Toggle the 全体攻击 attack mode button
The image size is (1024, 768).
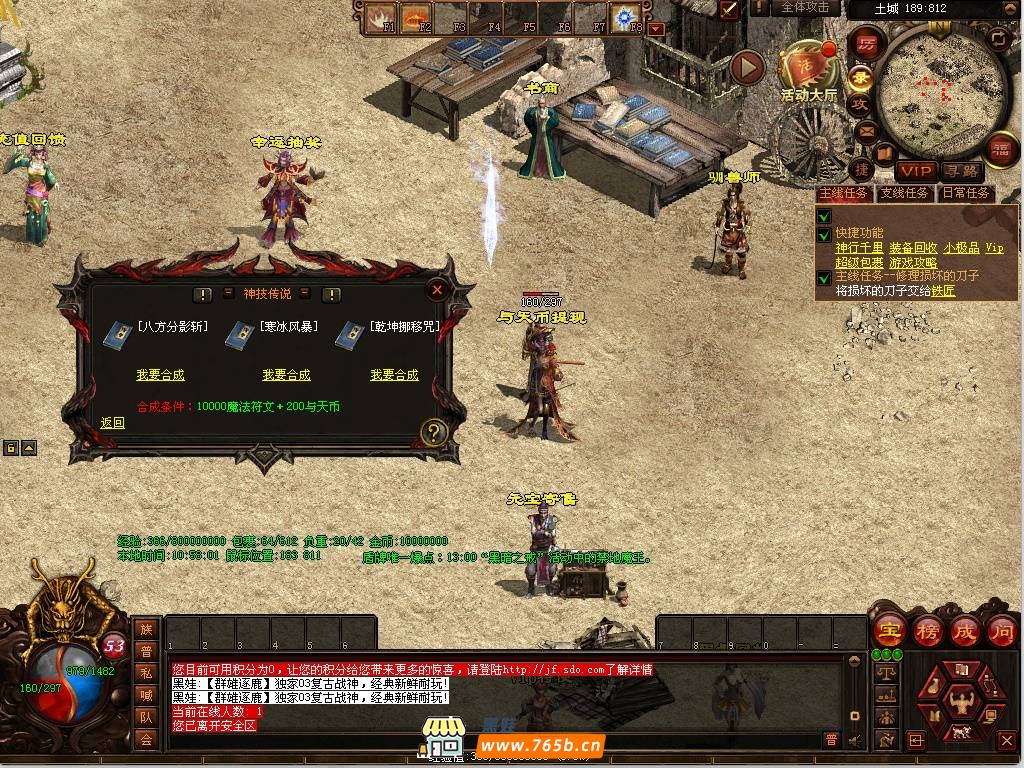tap(805, 8)
